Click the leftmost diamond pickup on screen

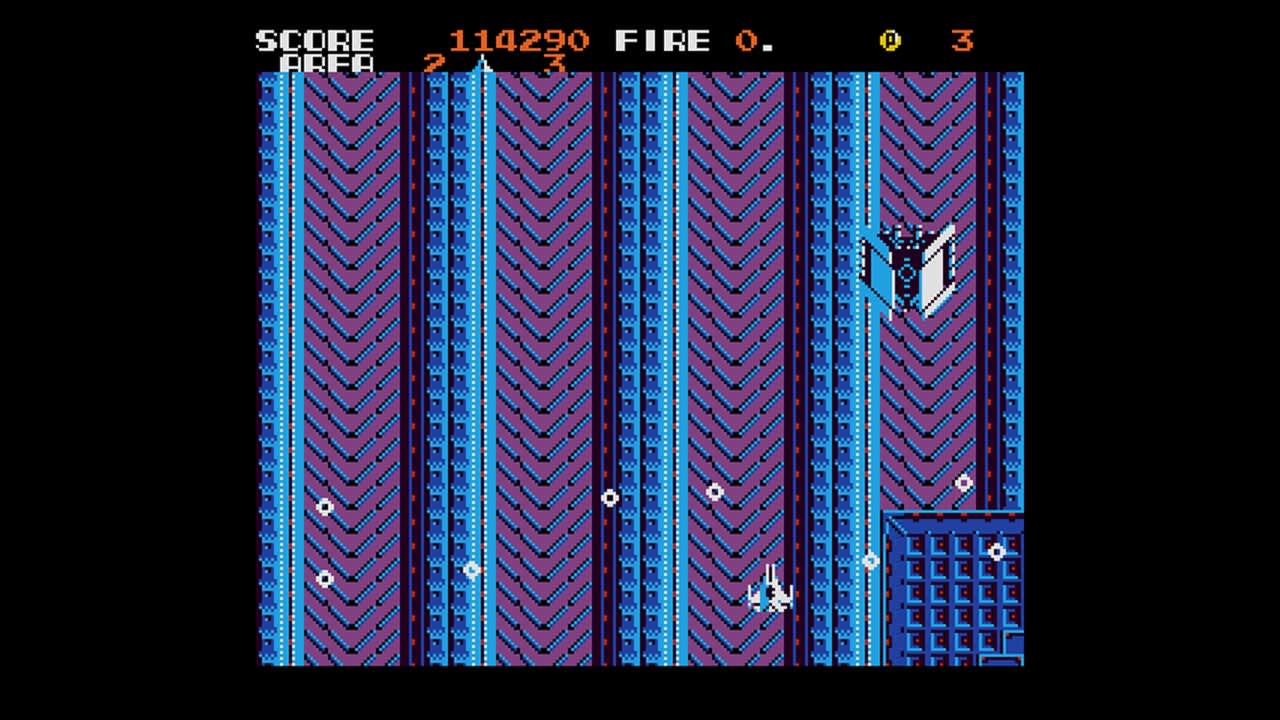point(323,507)
